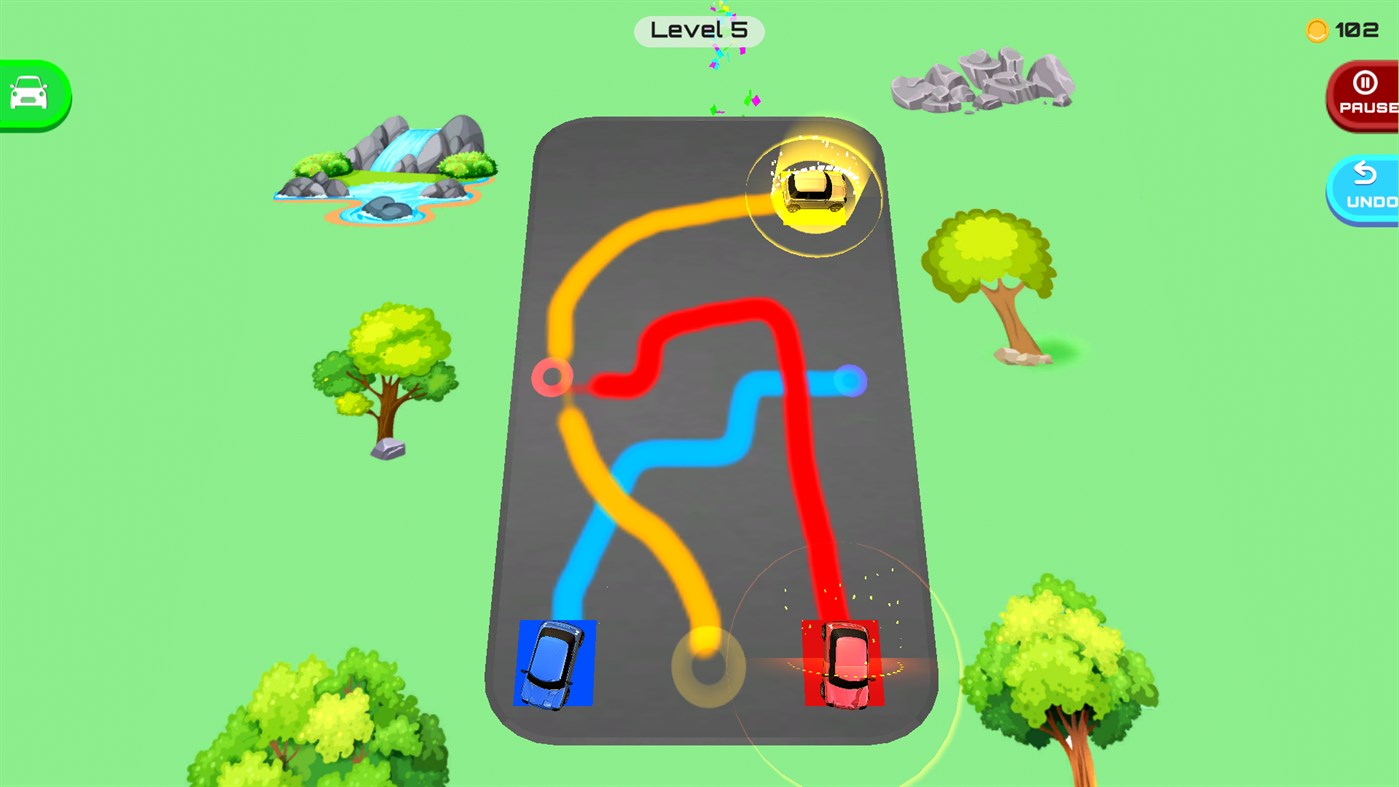
Task: Open the Pause menu
Action: click(1367, 95)
